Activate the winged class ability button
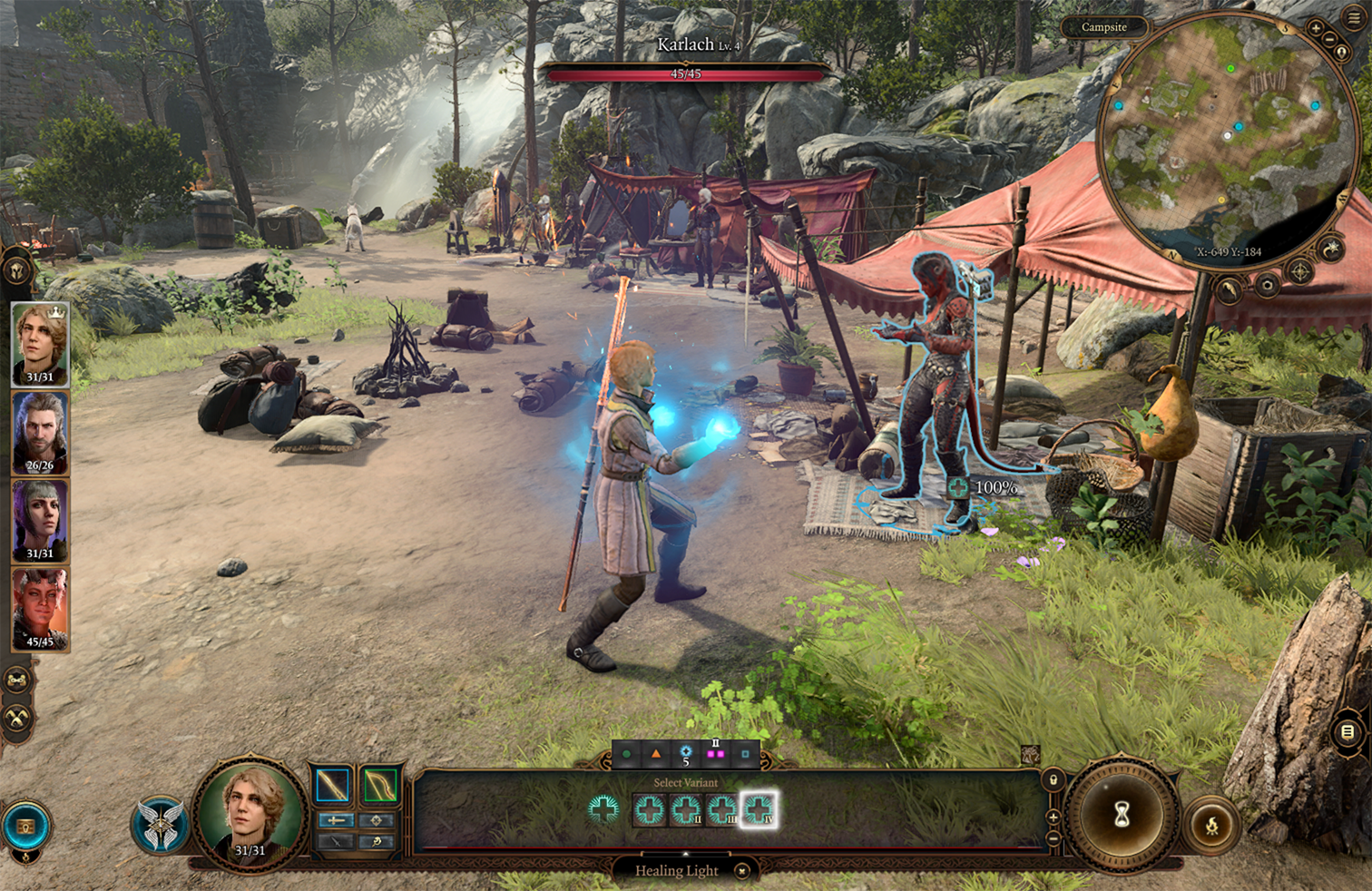Screen dimensions: 1372x891 tap(161, 824)
